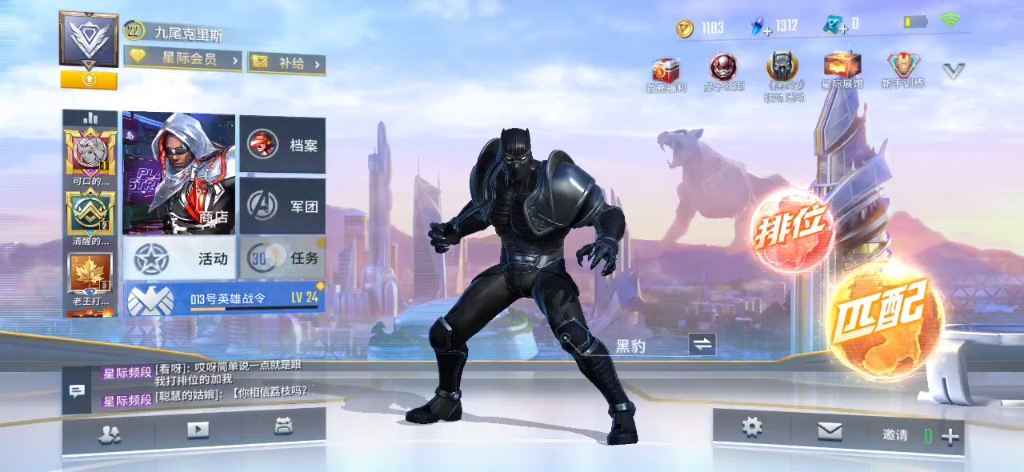Invite a teammate with the 邀请 plus button
Screen dimensions: 1024x472
point(949,436)
